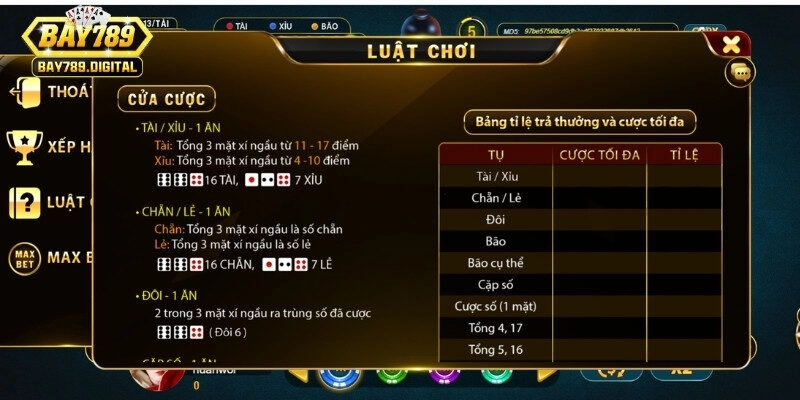Open the chat bubble icon
The width and height of the screenshot is (800, 400).
coord(740,72)
